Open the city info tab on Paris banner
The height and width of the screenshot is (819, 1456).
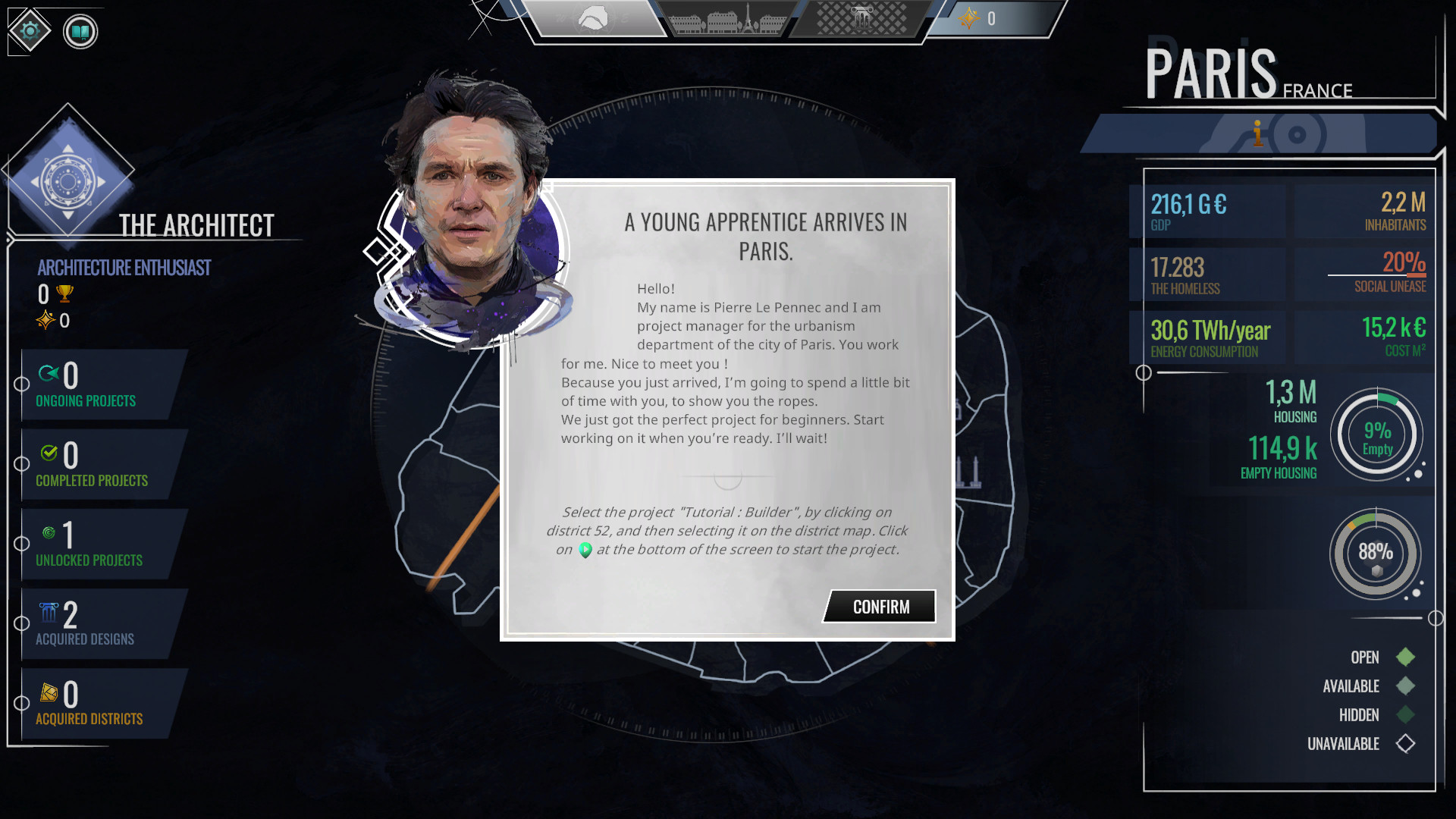click(1258, 134)
